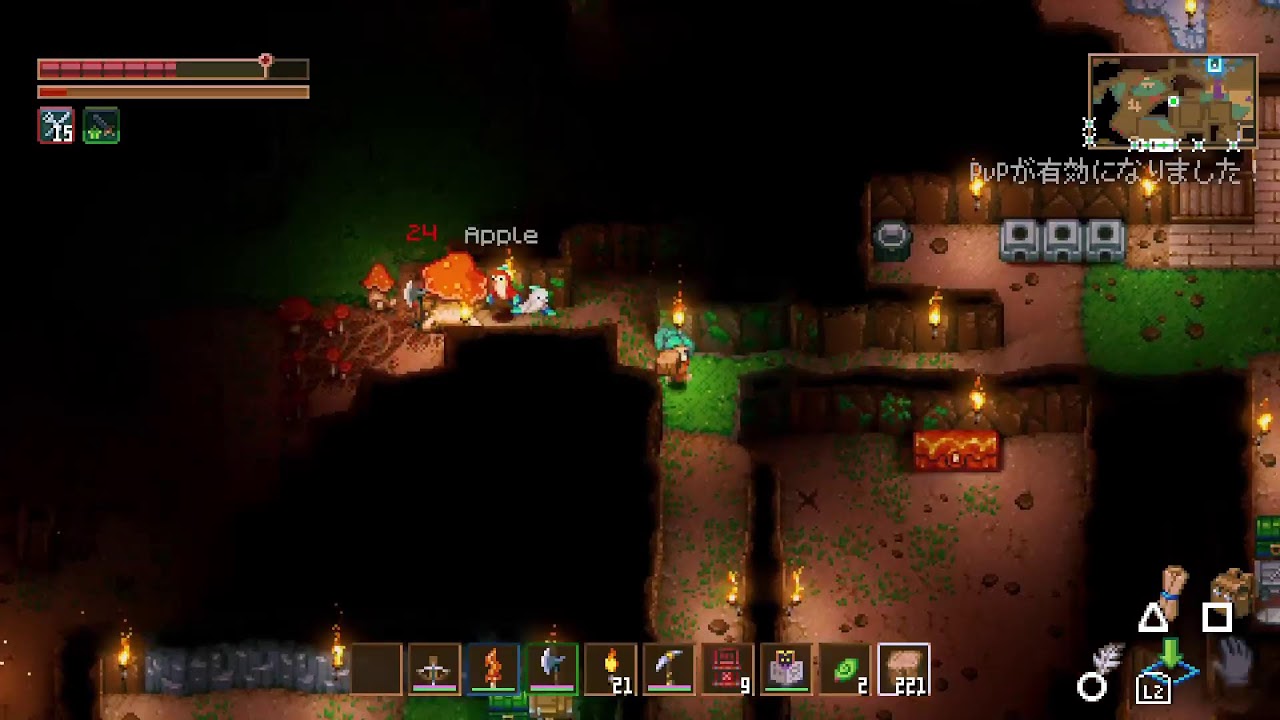1280x720 pixels.
Task: Equip the pickaxe from the hotbar
Action: pos(669,669)
